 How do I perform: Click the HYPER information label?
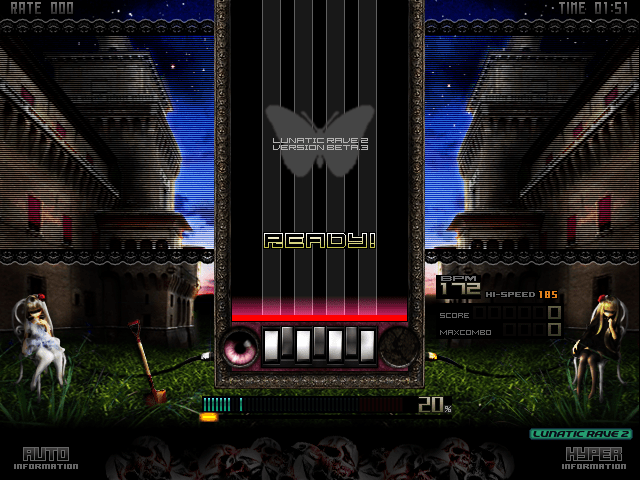pos(595,458)
